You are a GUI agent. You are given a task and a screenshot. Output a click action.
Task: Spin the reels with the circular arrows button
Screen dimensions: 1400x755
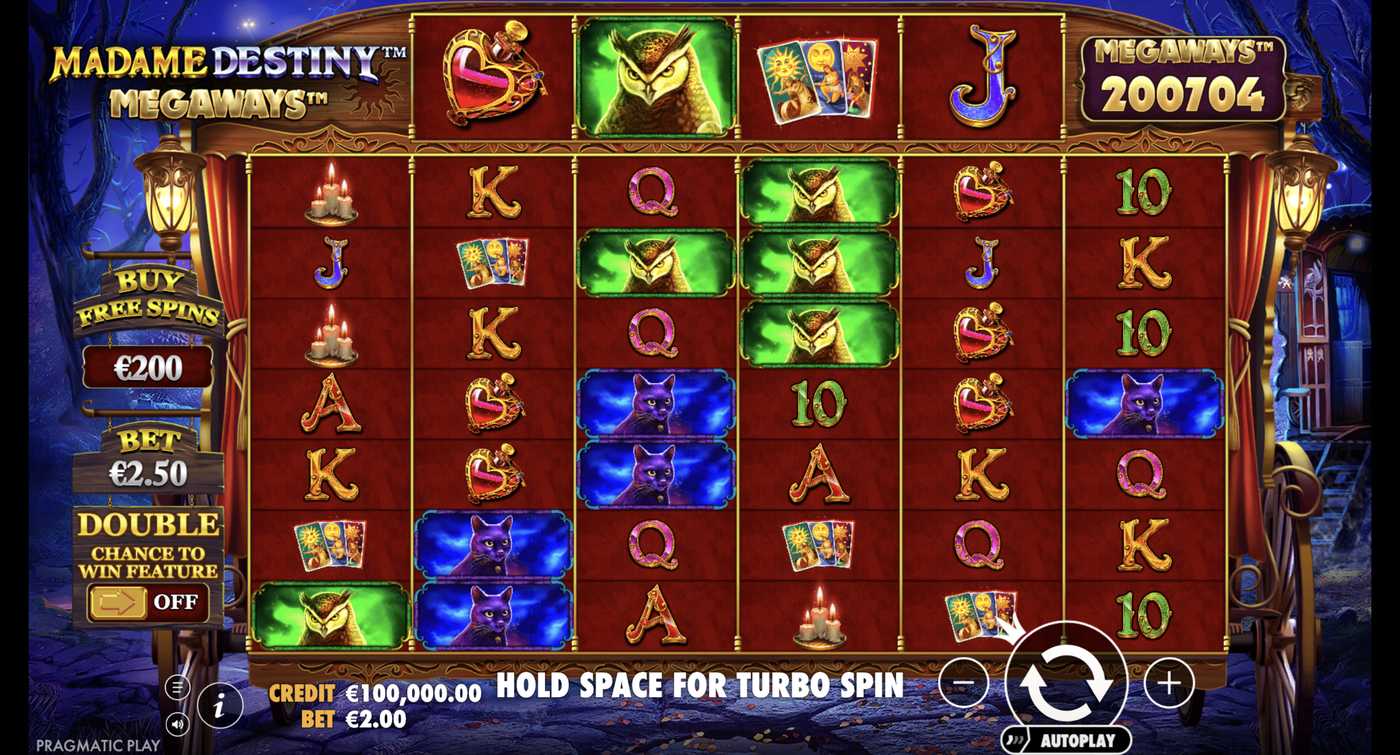tap(1066, 683)
